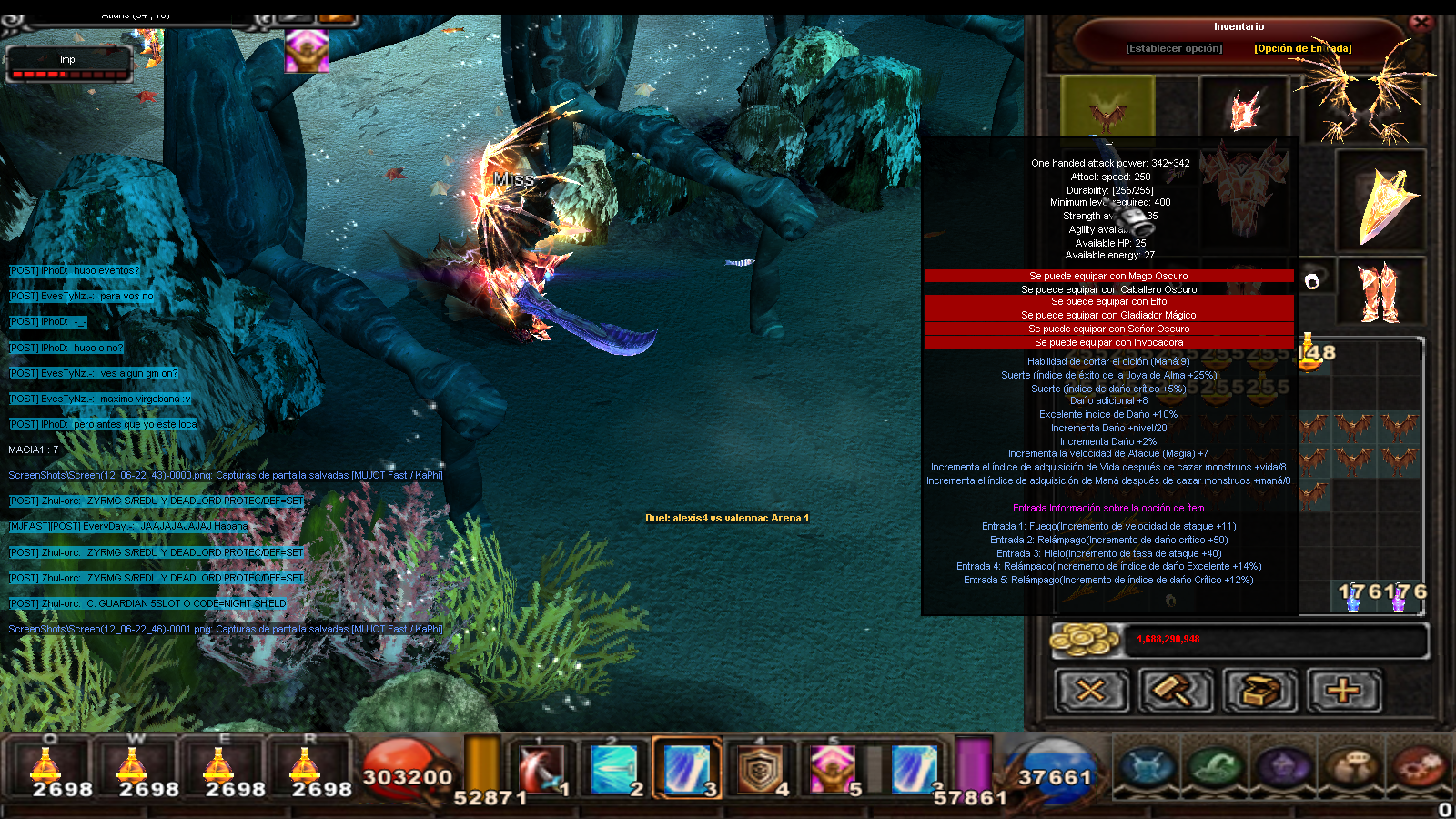Open the Opción de Entrada tab

click(1302, 48)
